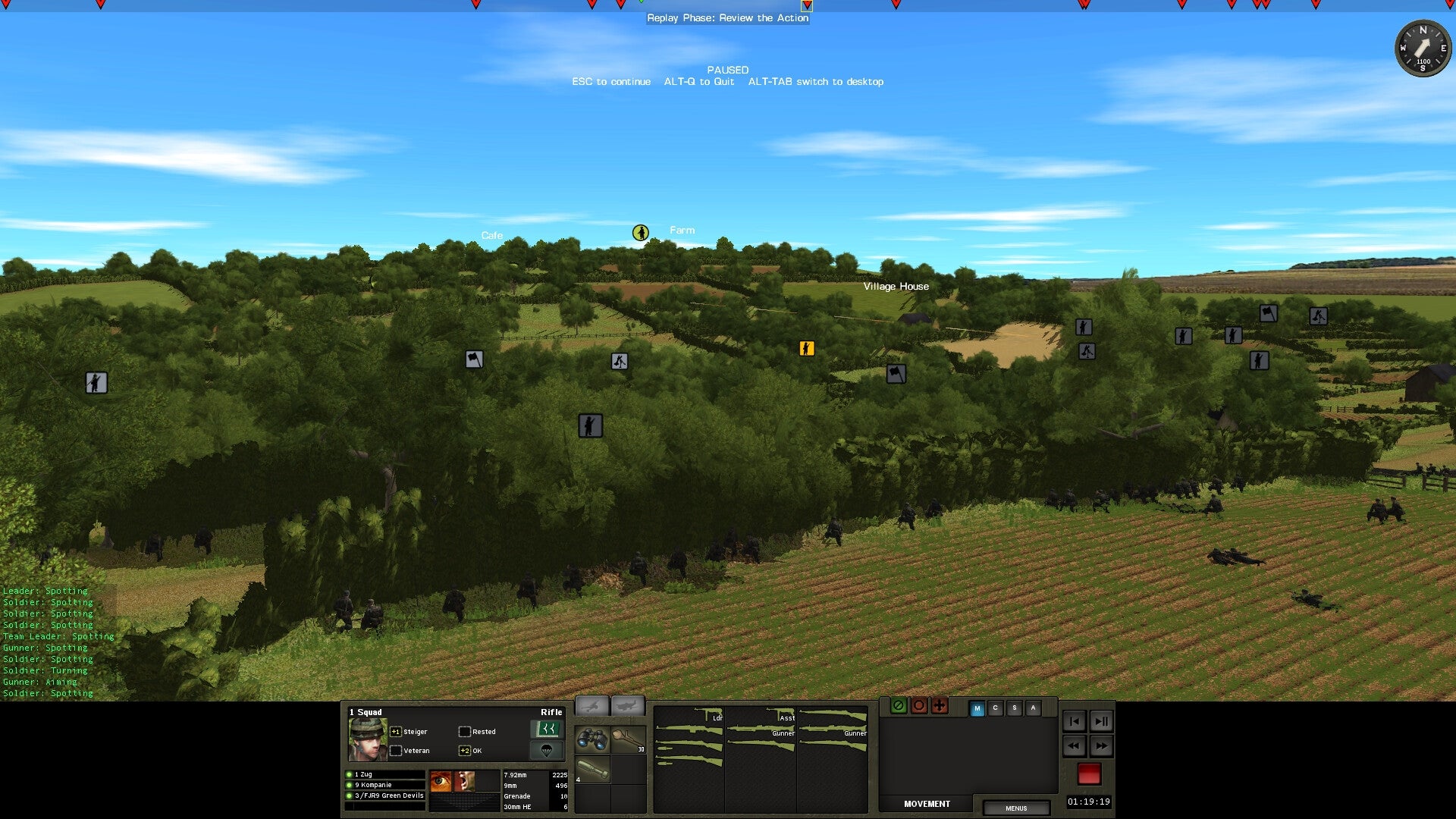The image size is (1456, 819).
Task: Click the compass in the top right corner
Action: click(1423, 50)
